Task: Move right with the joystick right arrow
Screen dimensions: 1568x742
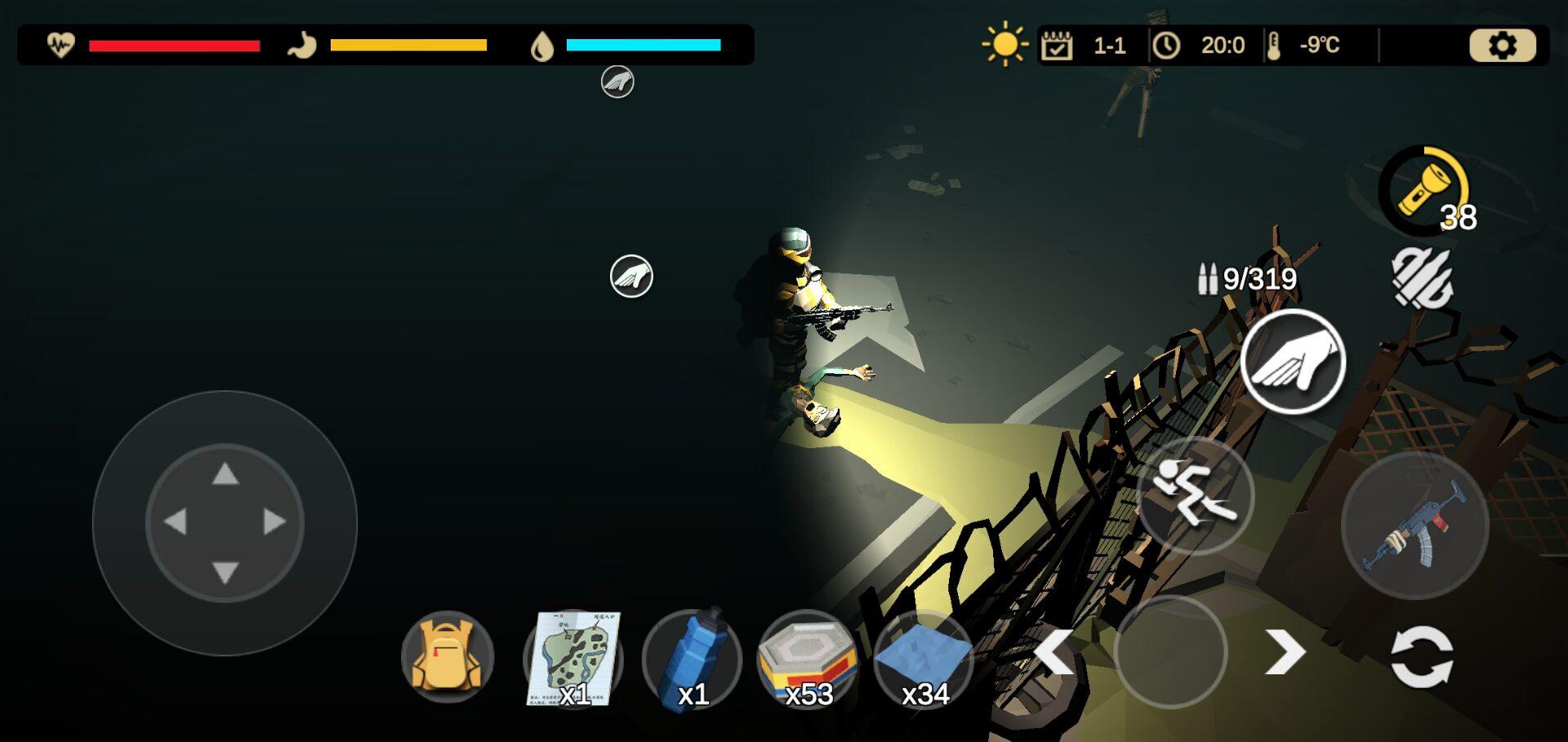Action: (275, 522)
